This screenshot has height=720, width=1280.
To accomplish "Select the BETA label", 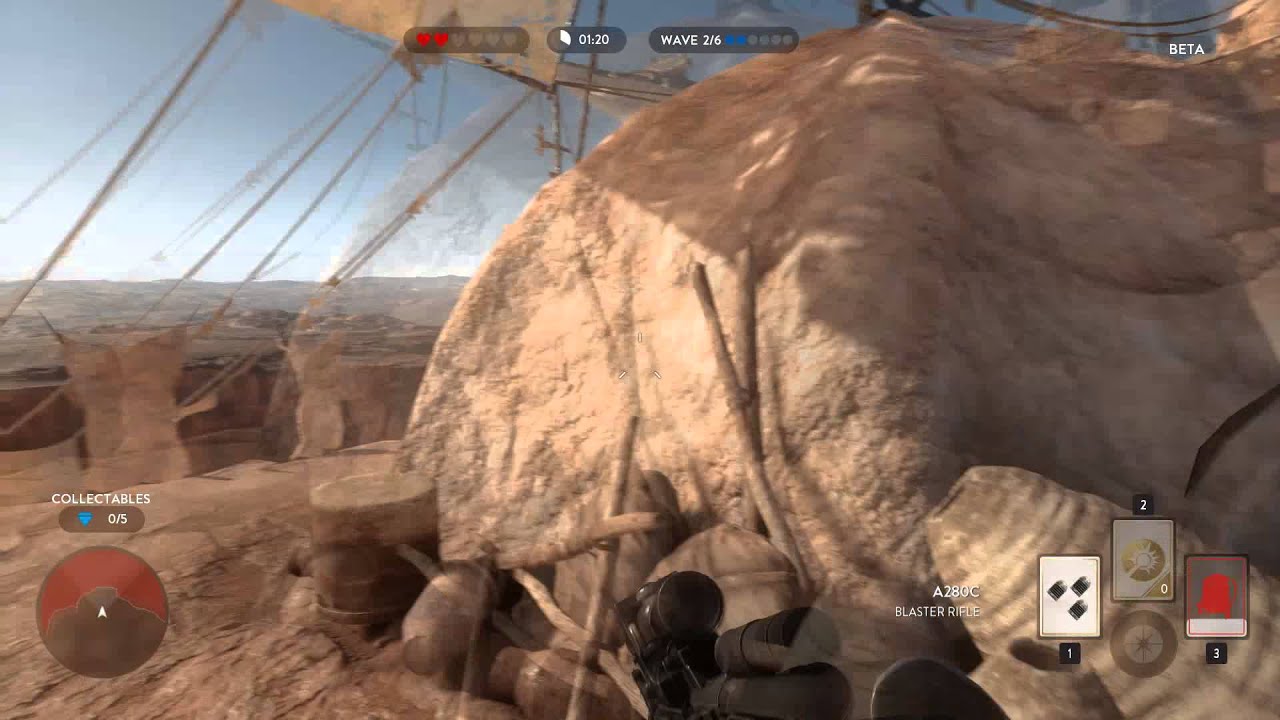I will click(1186, 48).
